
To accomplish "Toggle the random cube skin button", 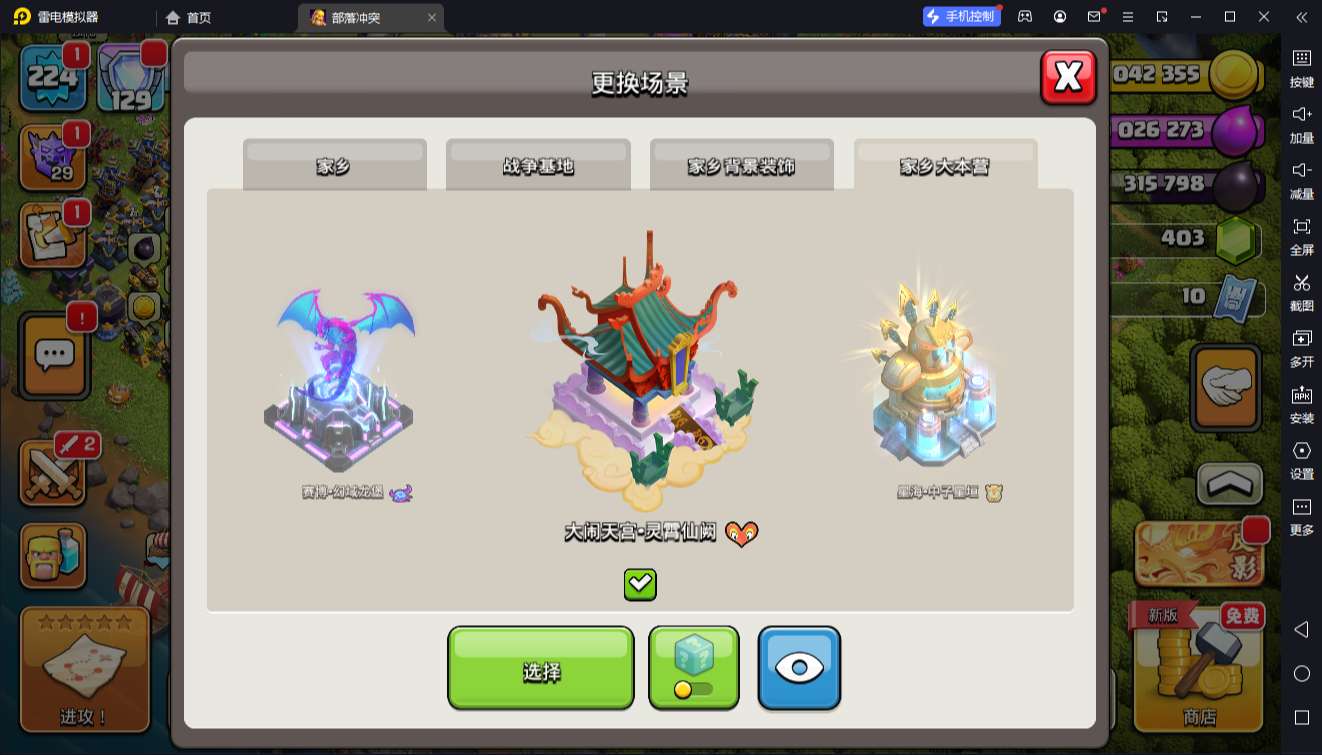I will tap(694, 668).
